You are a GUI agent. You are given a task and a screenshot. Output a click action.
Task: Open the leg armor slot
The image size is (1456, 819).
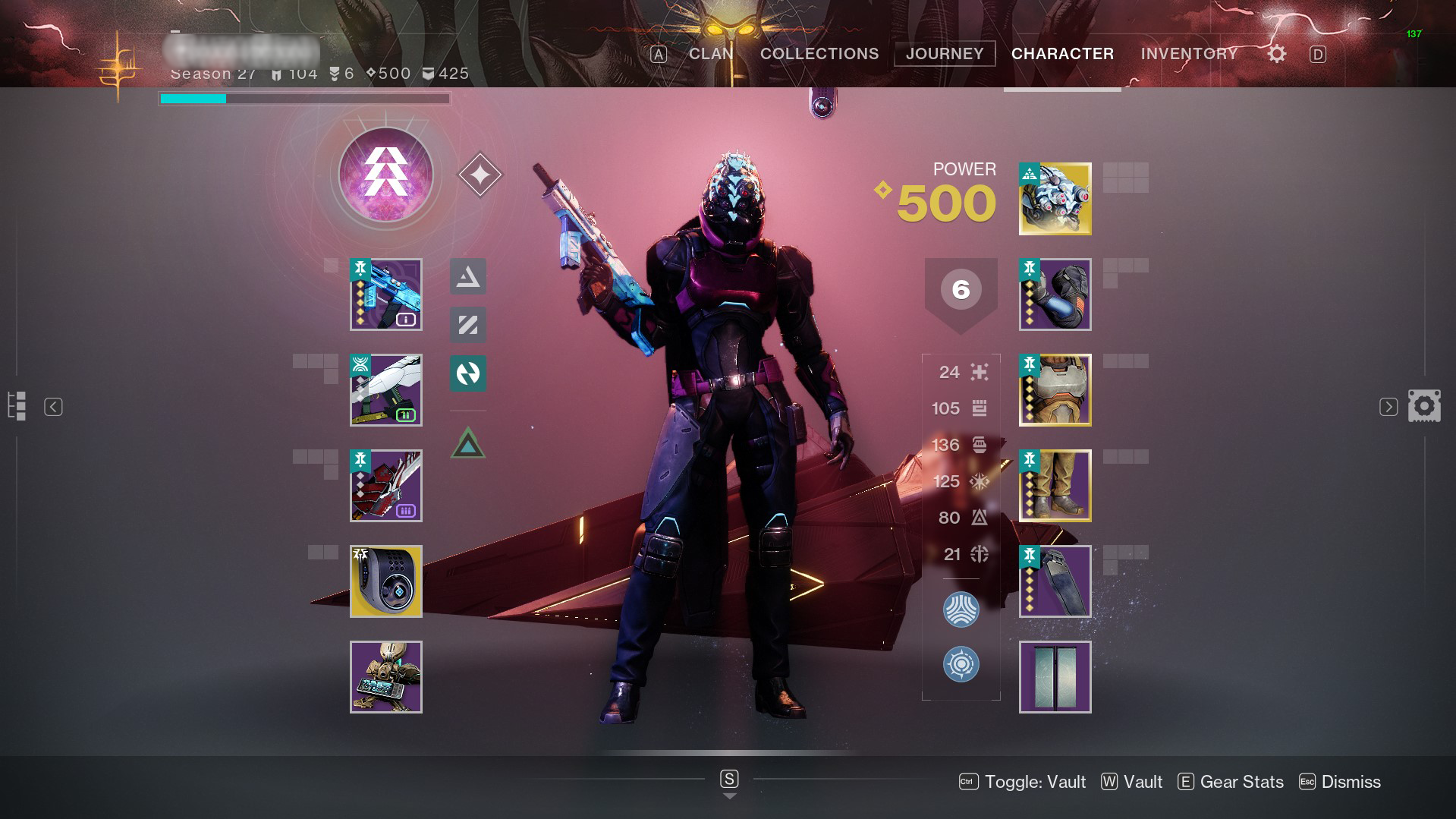[x=1055, y=486]
